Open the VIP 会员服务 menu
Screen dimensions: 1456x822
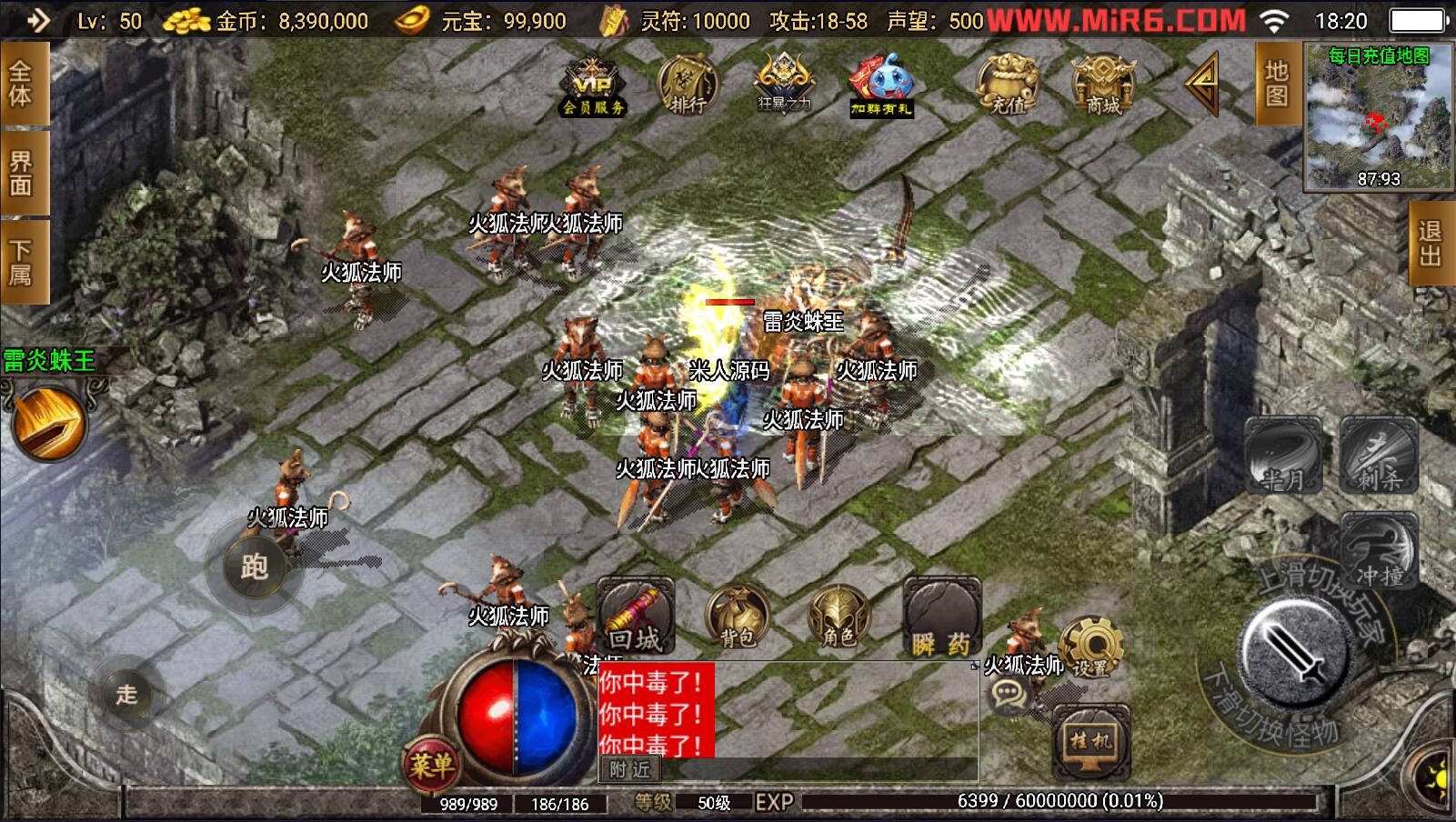click(x=593, y=86)
